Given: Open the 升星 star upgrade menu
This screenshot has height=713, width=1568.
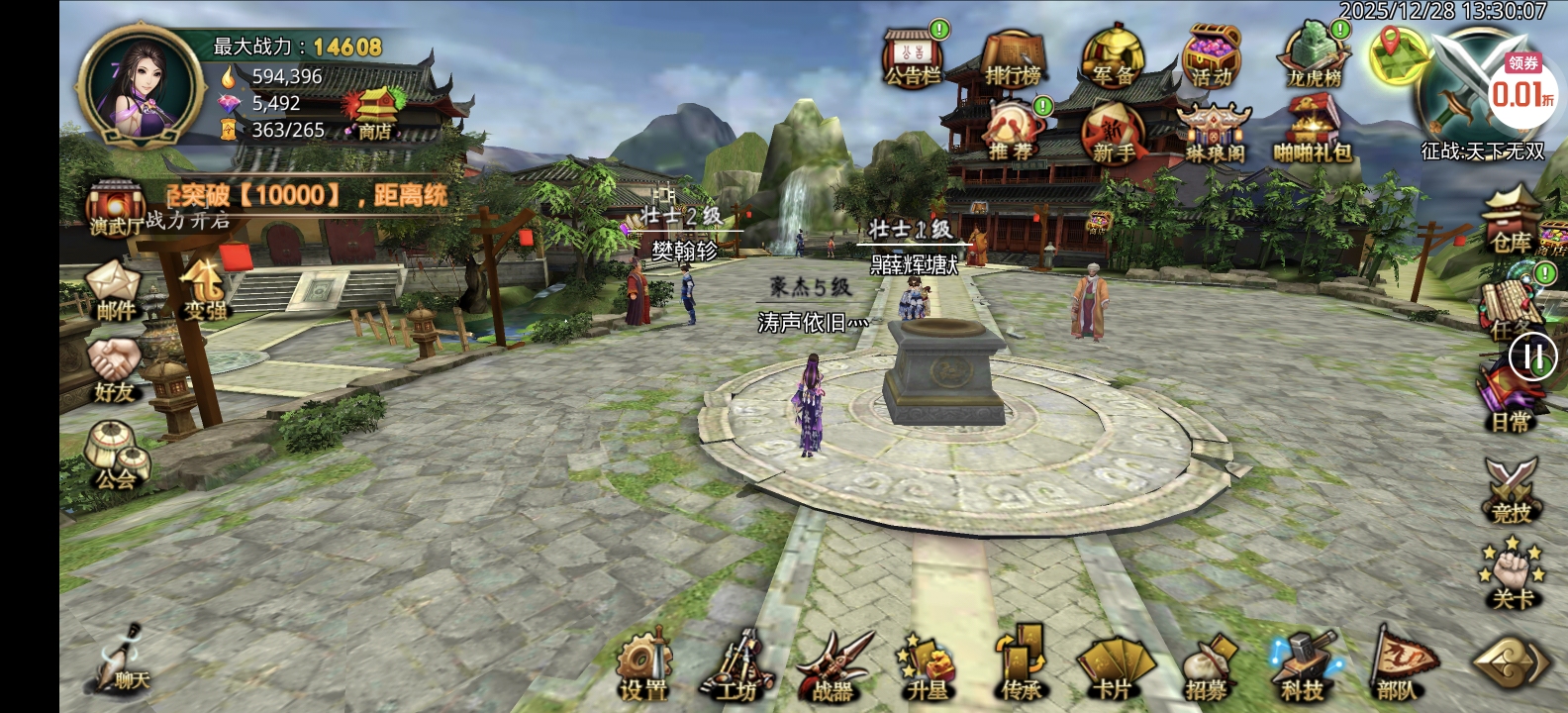Looking at the screenshot, I should coord(927,666).
